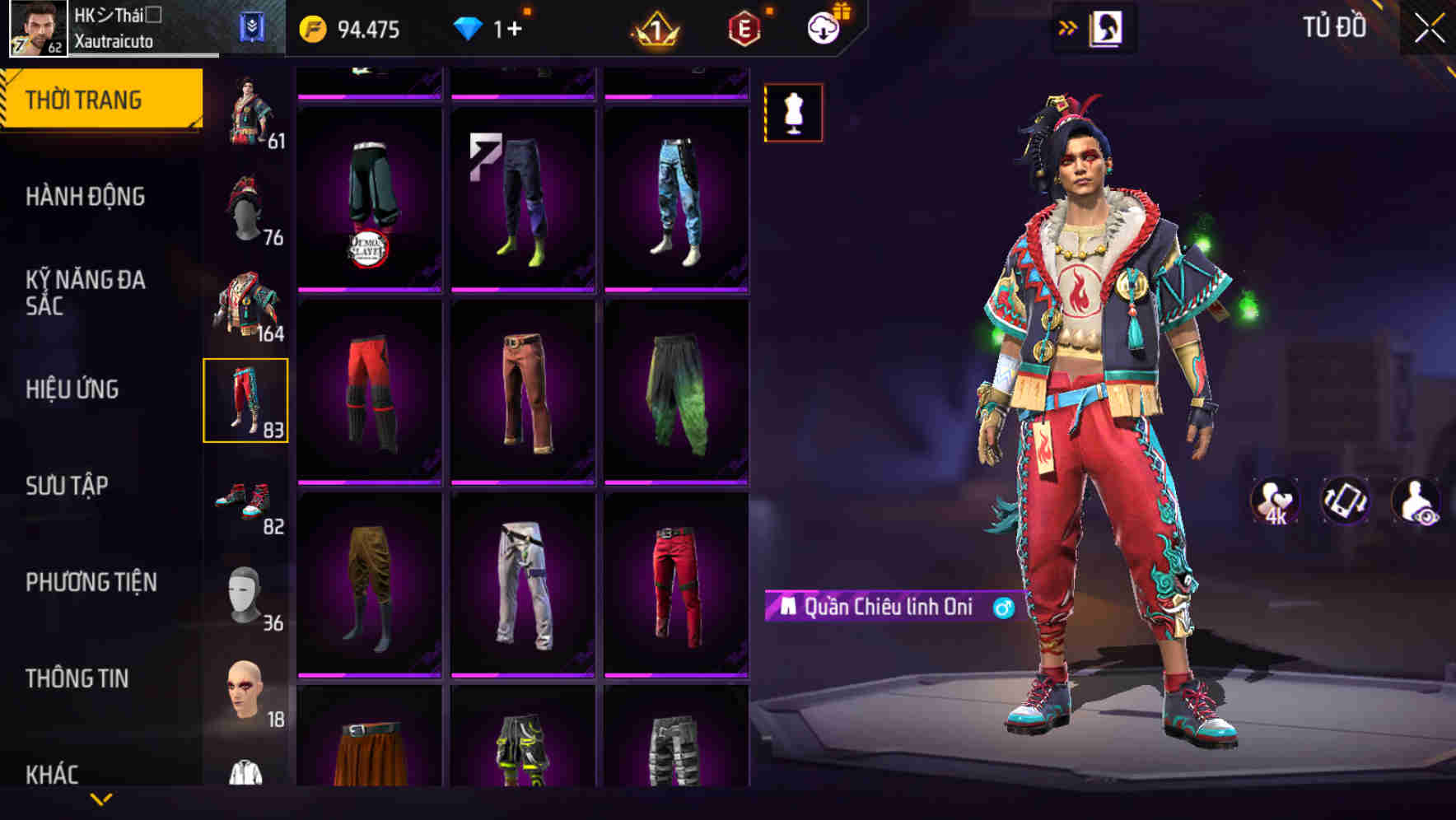This screenshot has width=1456, height=820.
Task: Switch to the HÀNH ĐỘNG tab
Action: [84, 197]
